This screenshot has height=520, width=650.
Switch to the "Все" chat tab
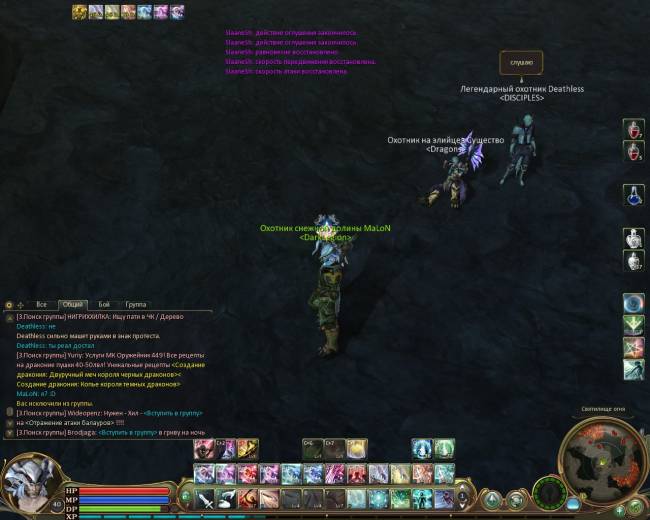41,304
